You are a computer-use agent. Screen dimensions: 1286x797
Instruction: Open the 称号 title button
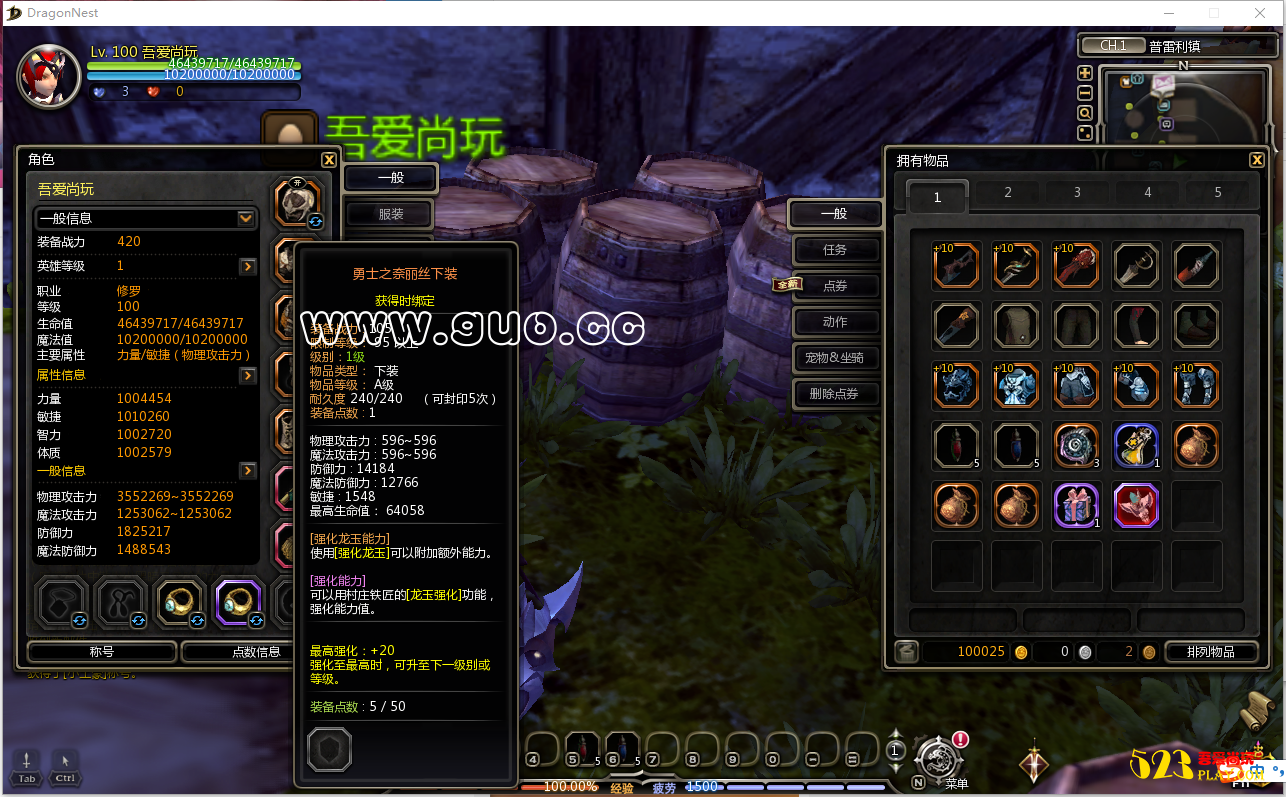click(x=102, y=652)
